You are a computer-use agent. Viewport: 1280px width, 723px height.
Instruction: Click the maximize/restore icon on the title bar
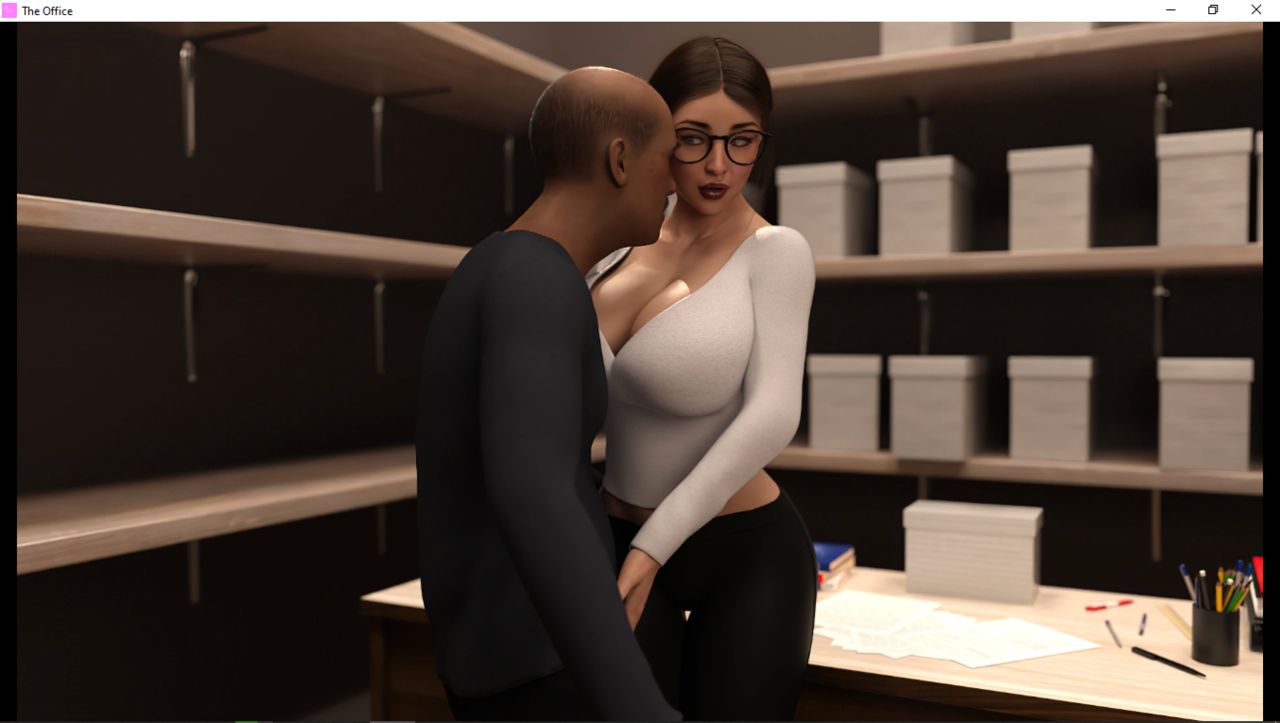click(x=1212, y=10)
